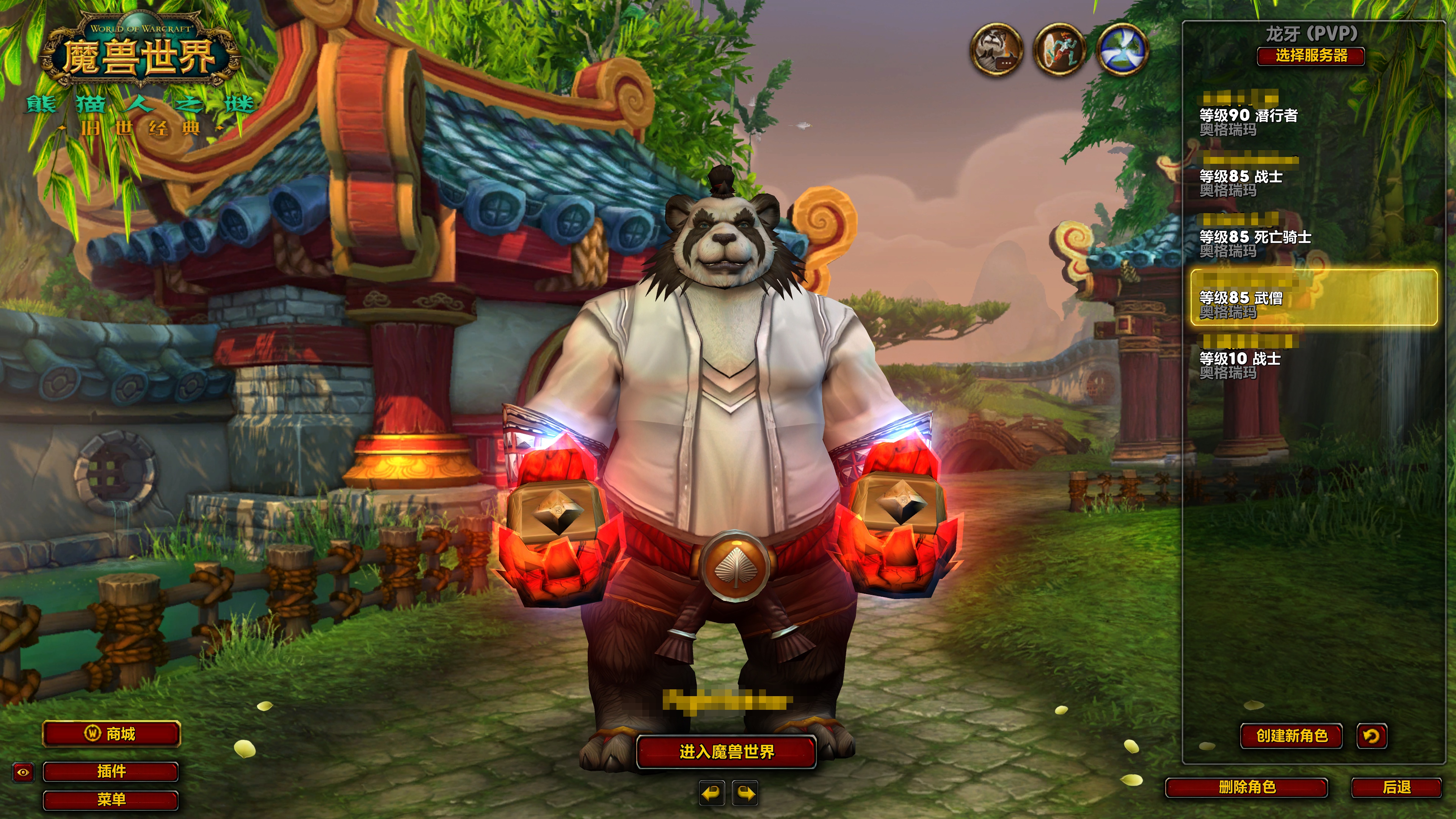
Task: Open the 商城 shop
Action: pyautogui.click(x=111, y=734)
